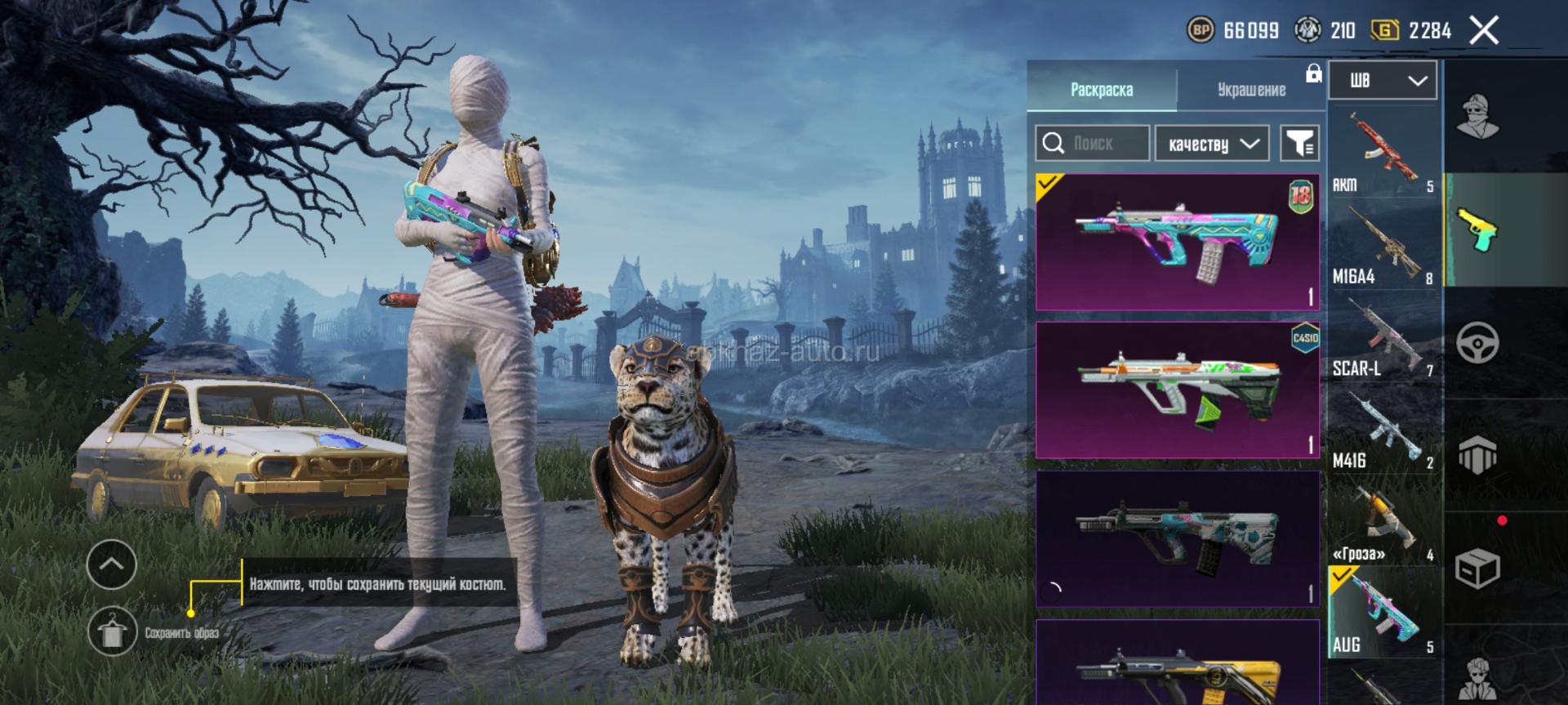
Task: Open the качеству sort dropdown
Action: tap(1212, 144)
